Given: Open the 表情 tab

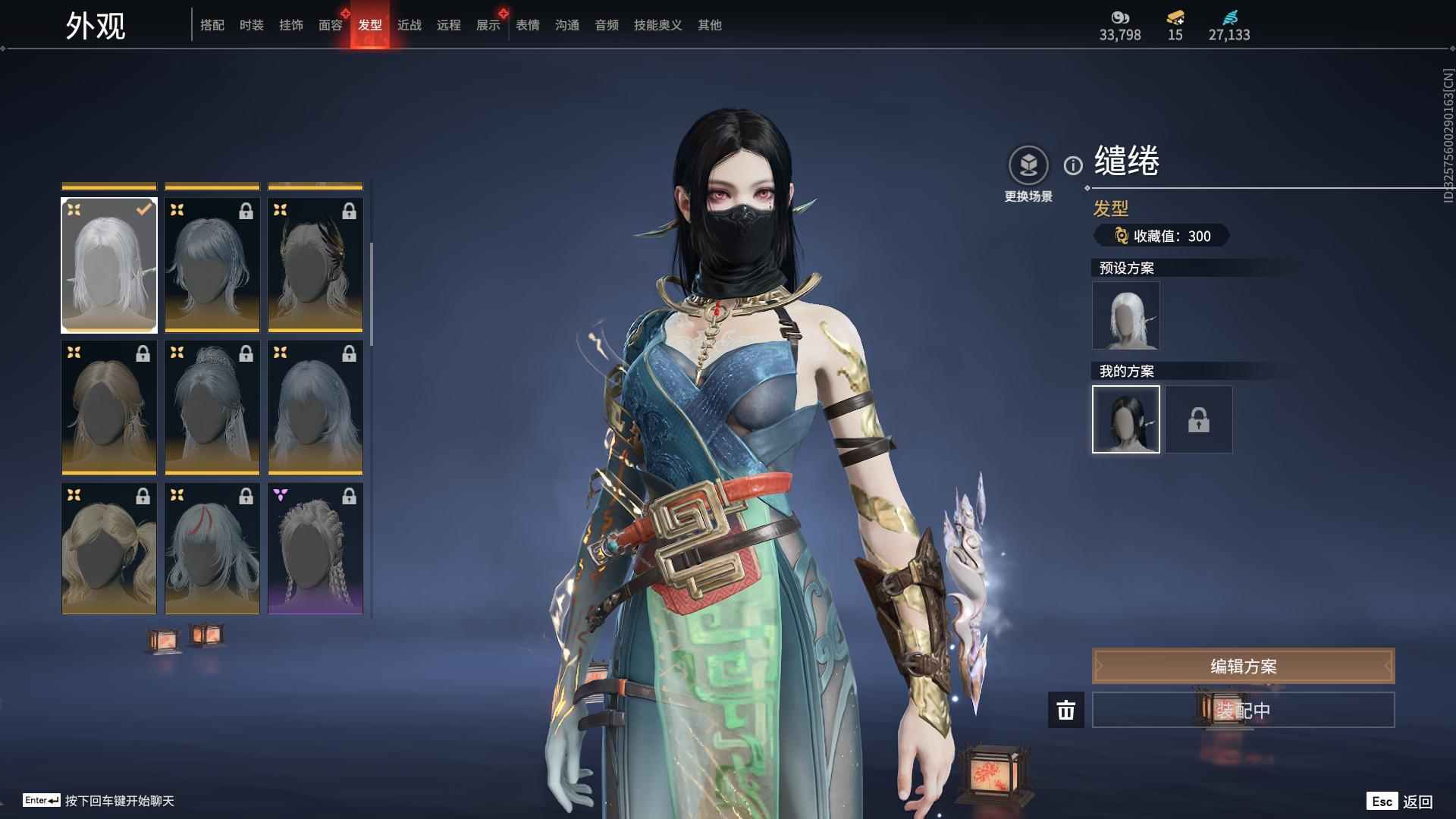Looking at the screenshot, I should (x=527, y=25).
